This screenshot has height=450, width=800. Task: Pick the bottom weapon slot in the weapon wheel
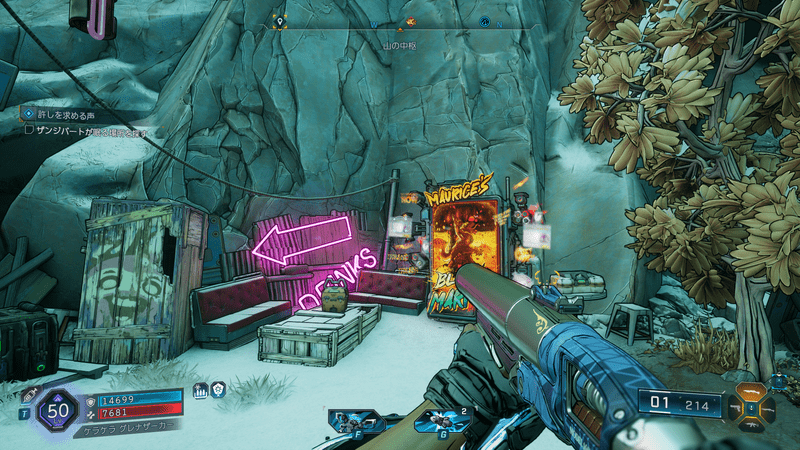(x=751, y=425)
